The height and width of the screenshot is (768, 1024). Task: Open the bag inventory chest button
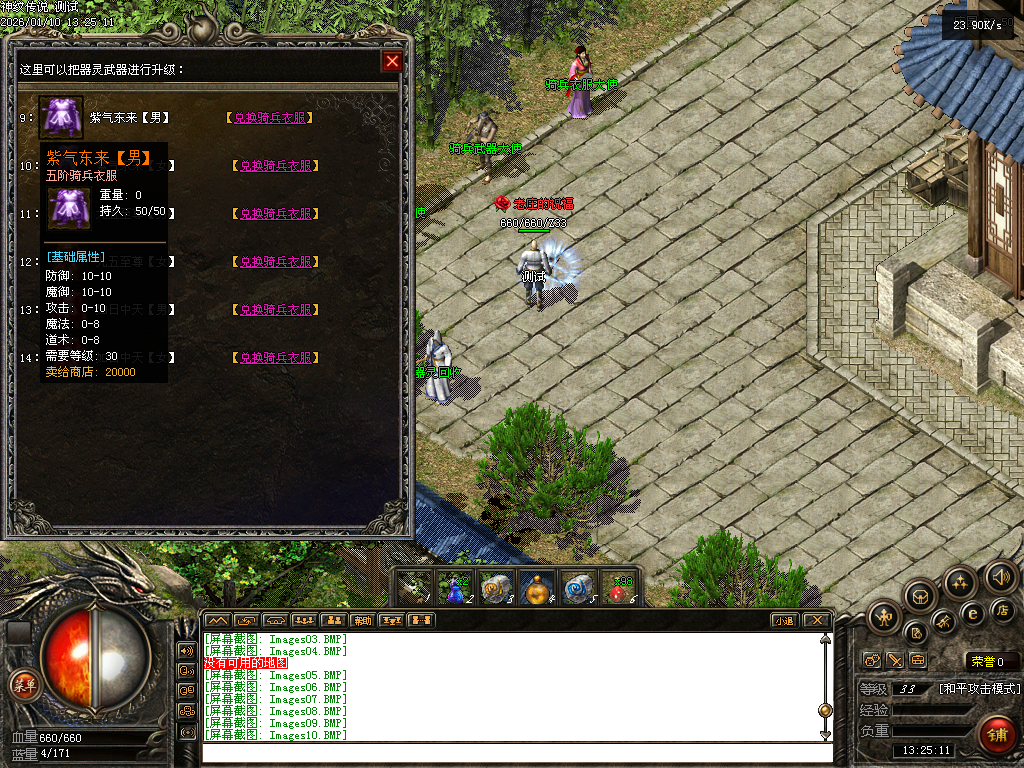click(921, 597)
